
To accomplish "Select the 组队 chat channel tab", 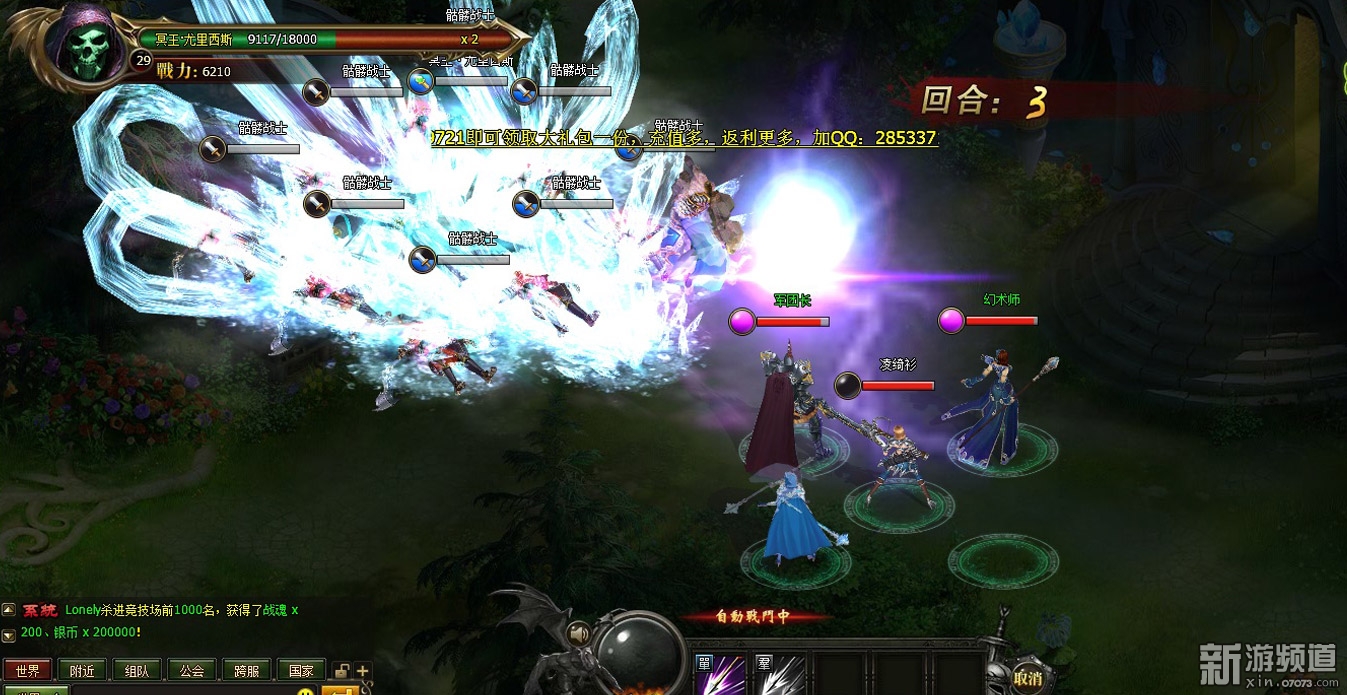I will click(137, 671).
